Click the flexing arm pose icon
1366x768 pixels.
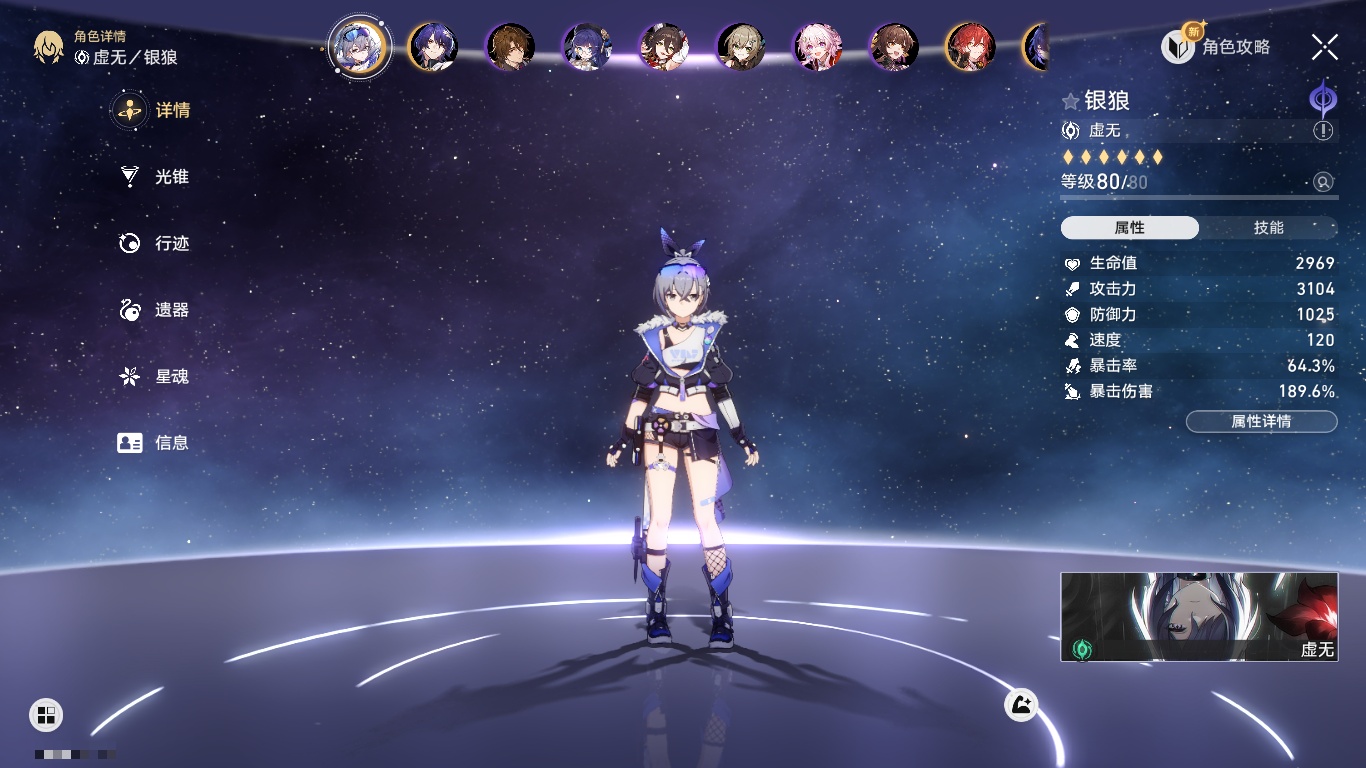point(1021,705)
